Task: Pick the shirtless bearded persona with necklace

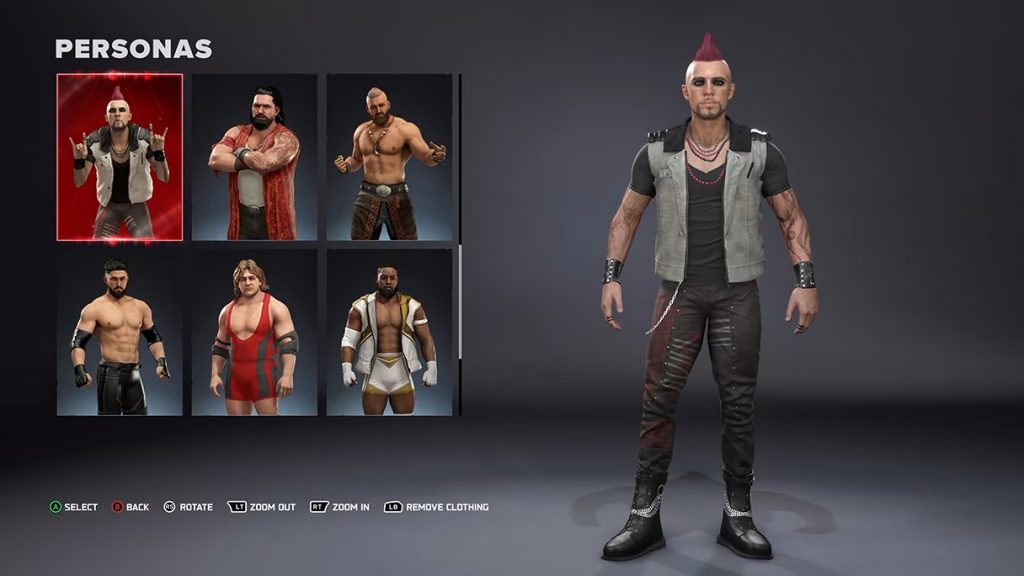Action: pyautogui.click(x=388, y=157)
